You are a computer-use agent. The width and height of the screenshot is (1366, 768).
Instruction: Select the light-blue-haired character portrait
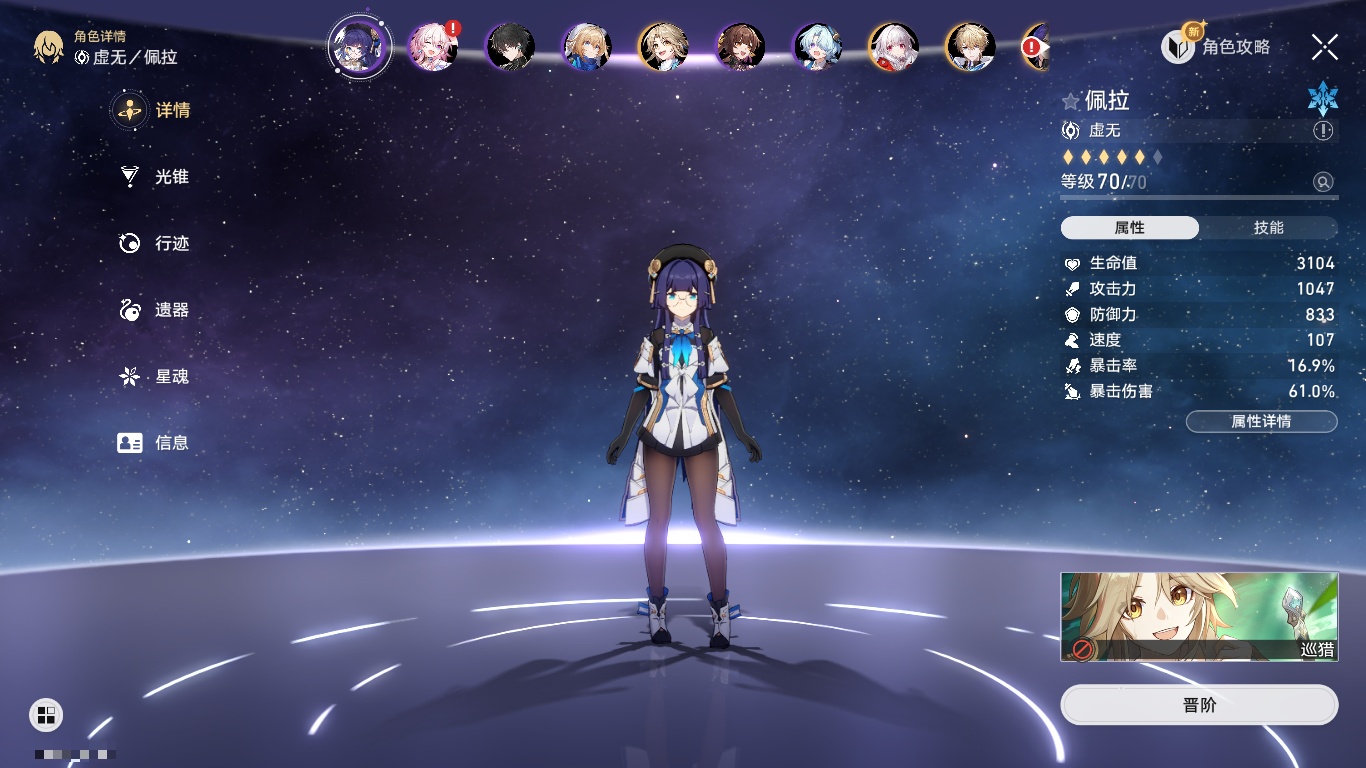(817, 46)
